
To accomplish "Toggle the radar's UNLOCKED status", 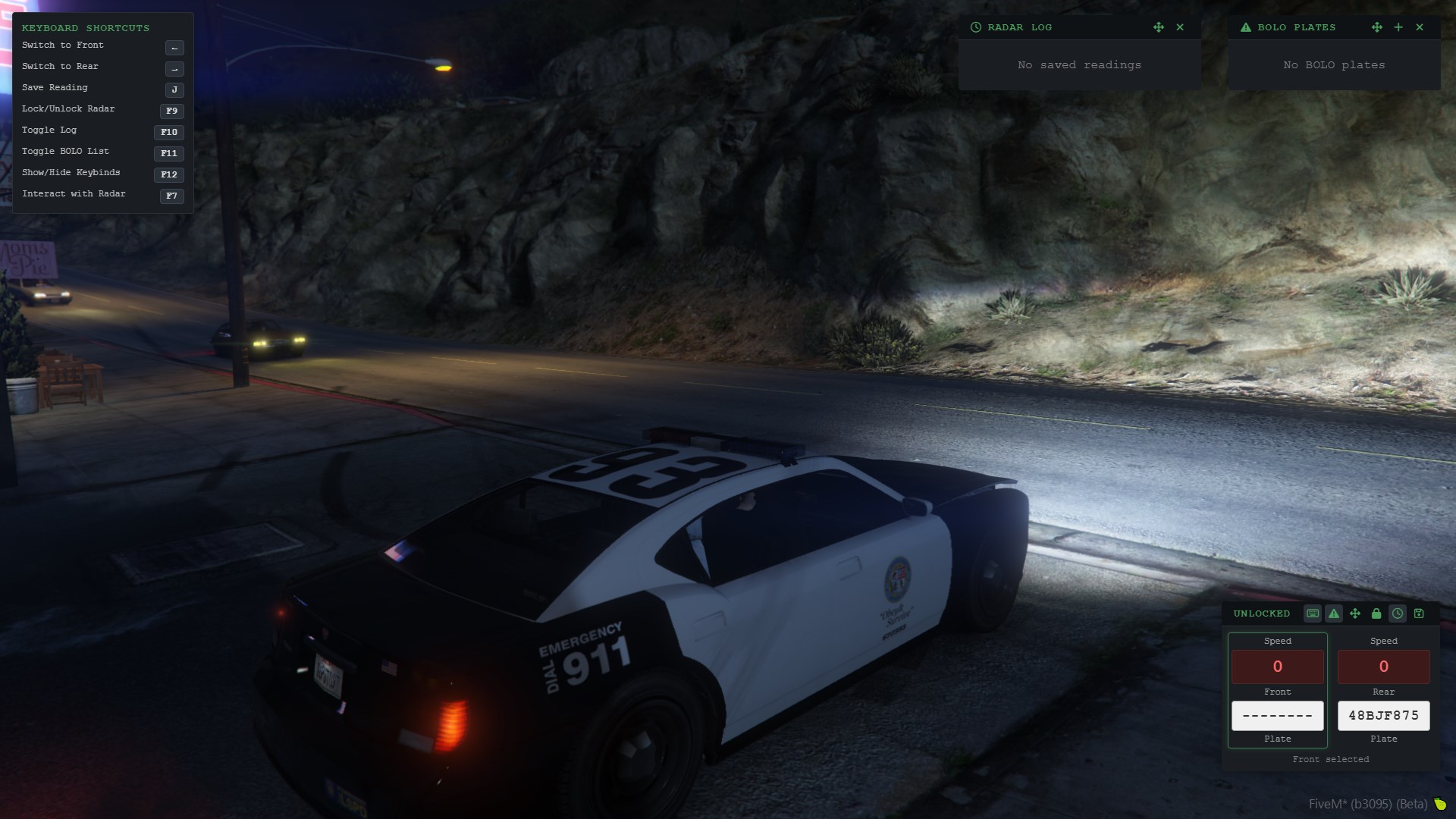I will tap(1261, 614).
